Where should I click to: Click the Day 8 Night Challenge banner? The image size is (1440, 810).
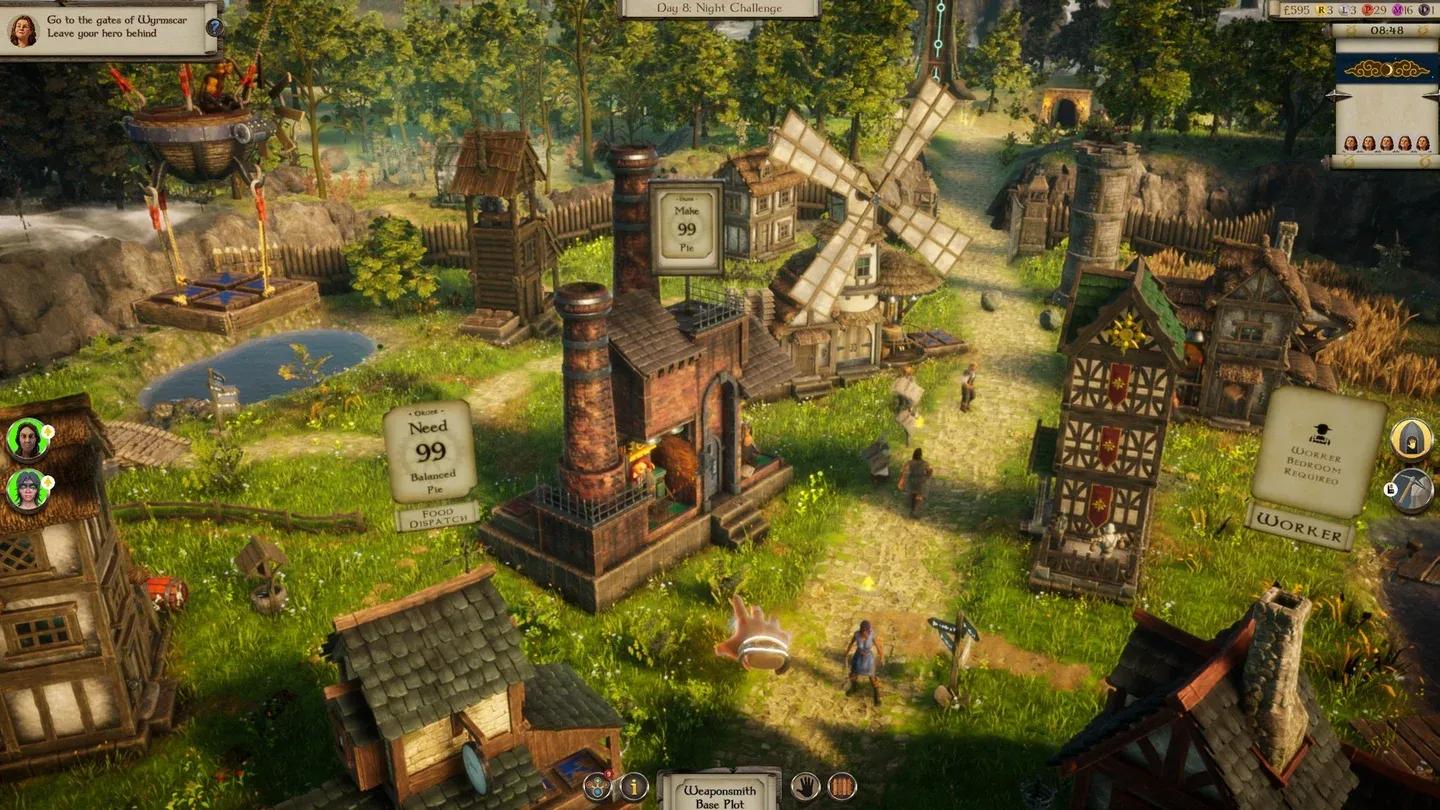coord(720,9)
